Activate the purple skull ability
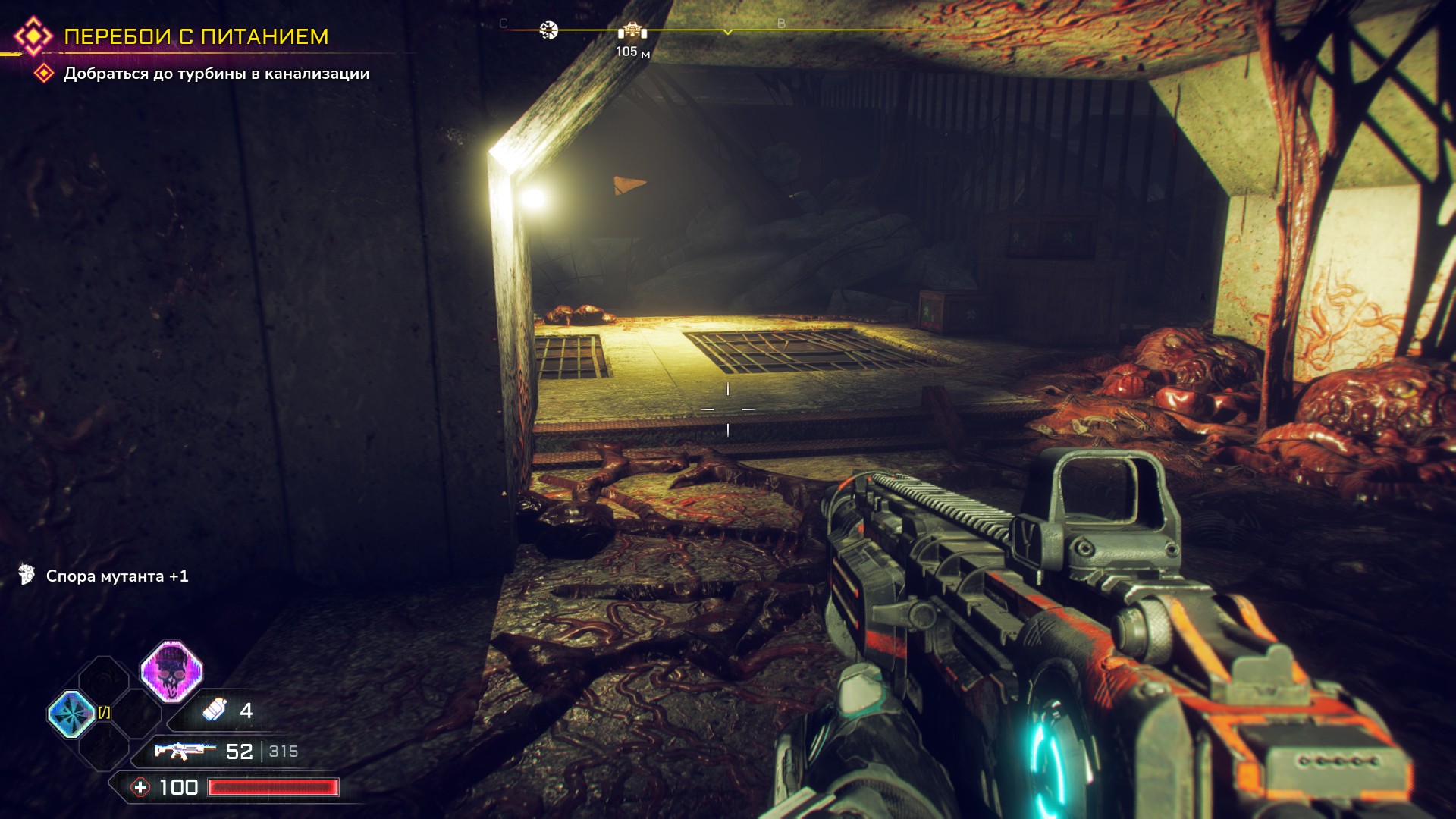This screenshot has width=1456, height=819. click(x=172, y=671)
